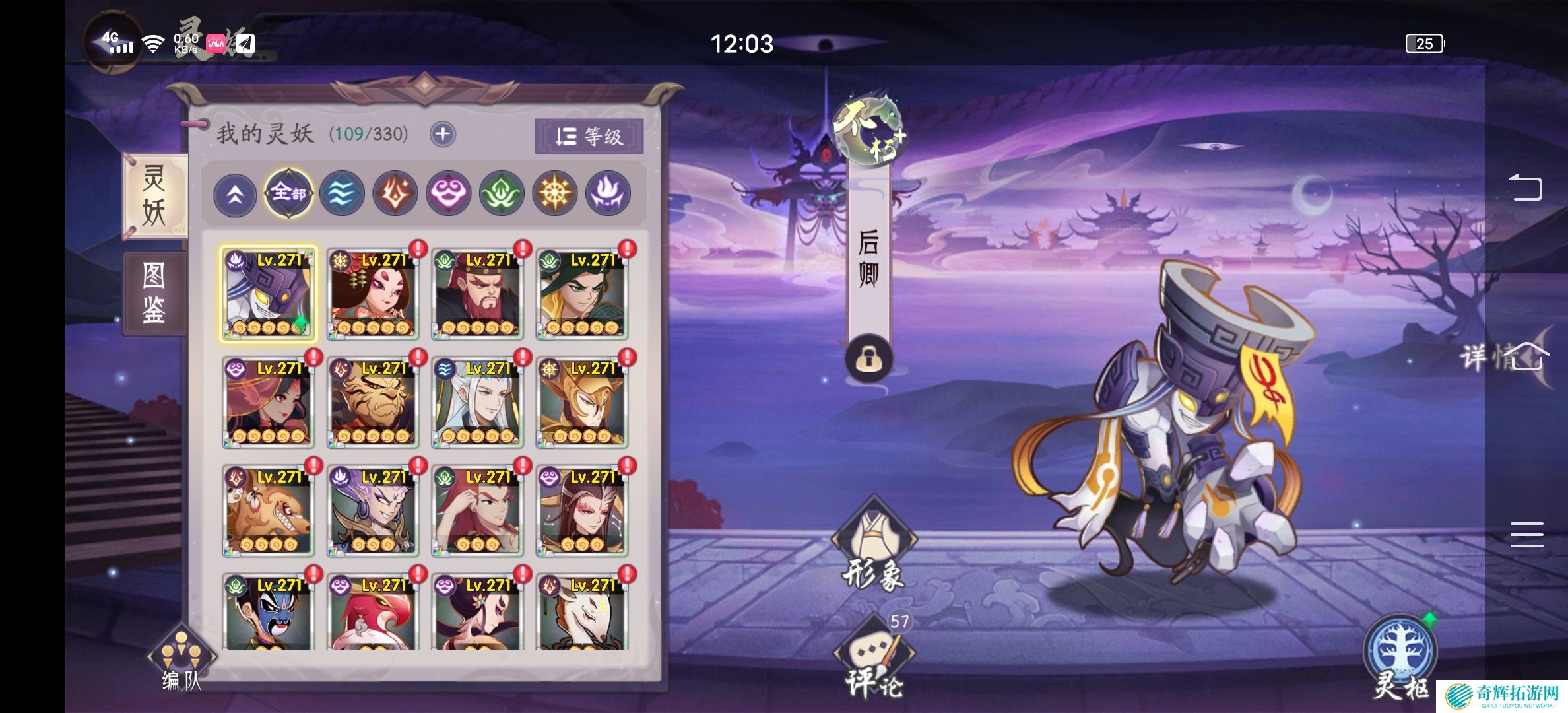Filter by the golden sun element
This screenshot has height=713, width=1568.
tap(554, 193)
